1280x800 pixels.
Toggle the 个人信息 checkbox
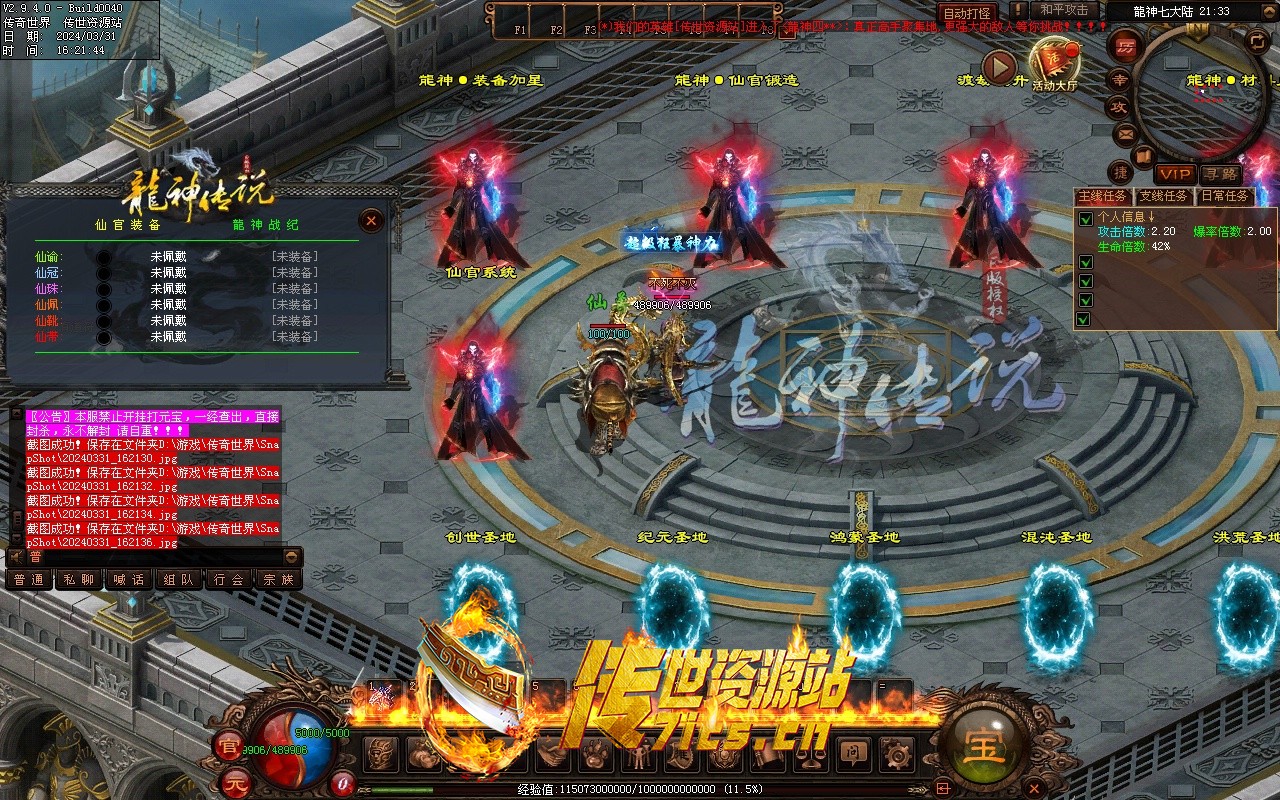tap(1086, 219)
